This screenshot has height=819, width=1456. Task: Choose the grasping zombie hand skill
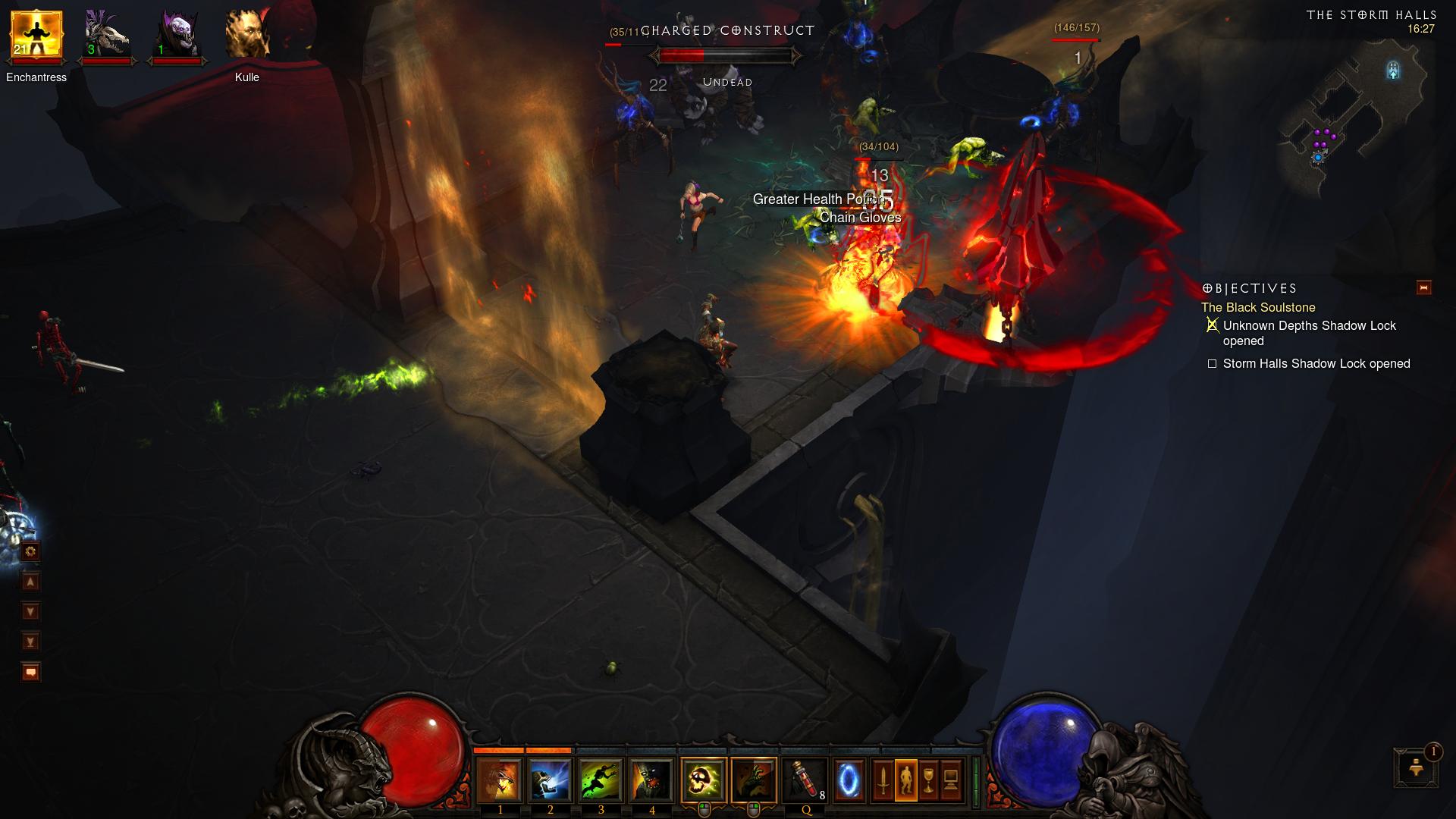[x=754, y=780]
